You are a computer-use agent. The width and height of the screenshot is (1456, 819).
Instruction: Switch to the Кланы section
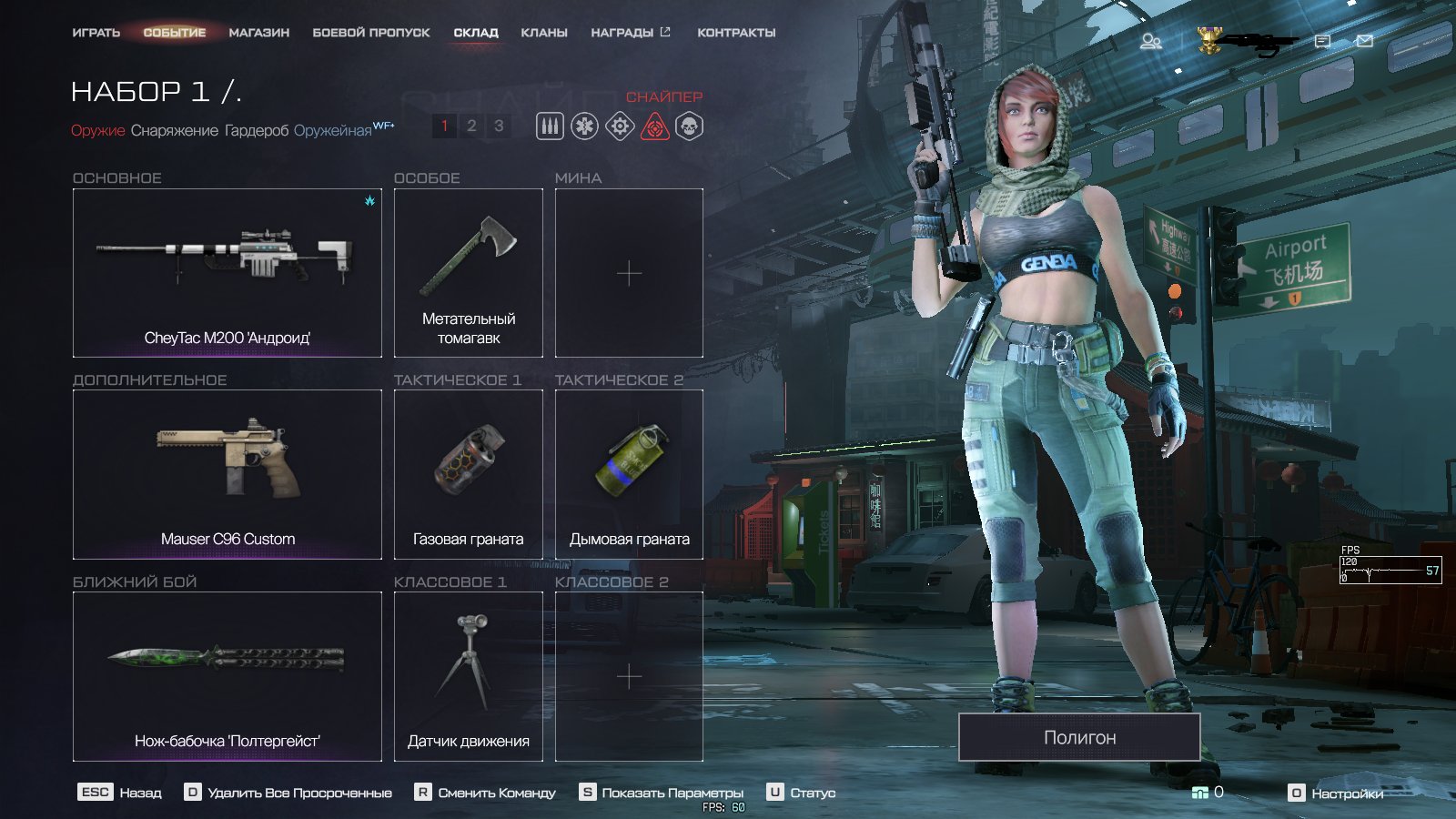tap(543, 33)
